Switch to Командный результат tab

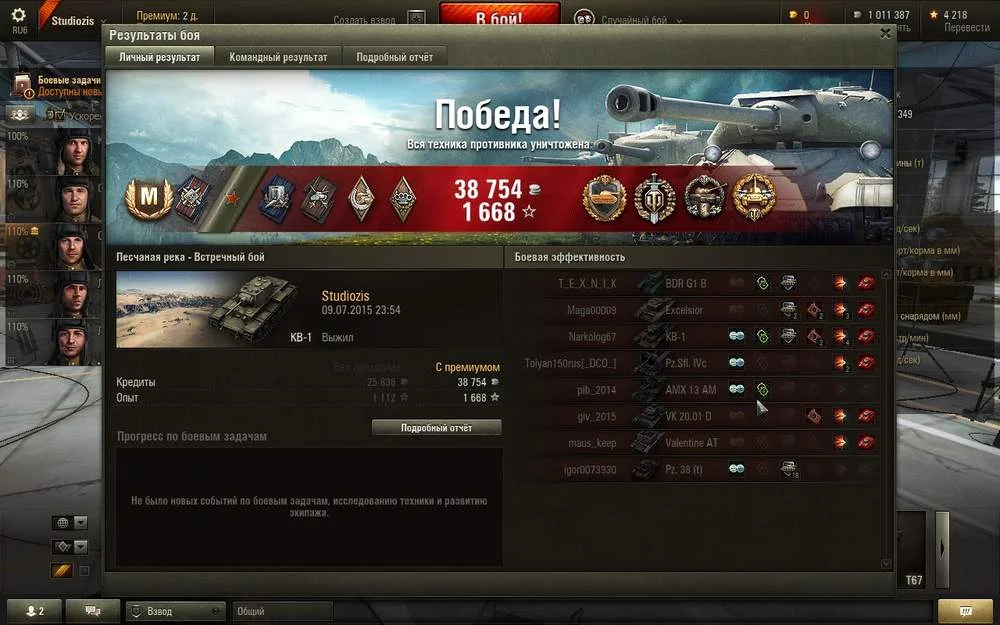tap(278, 57)
